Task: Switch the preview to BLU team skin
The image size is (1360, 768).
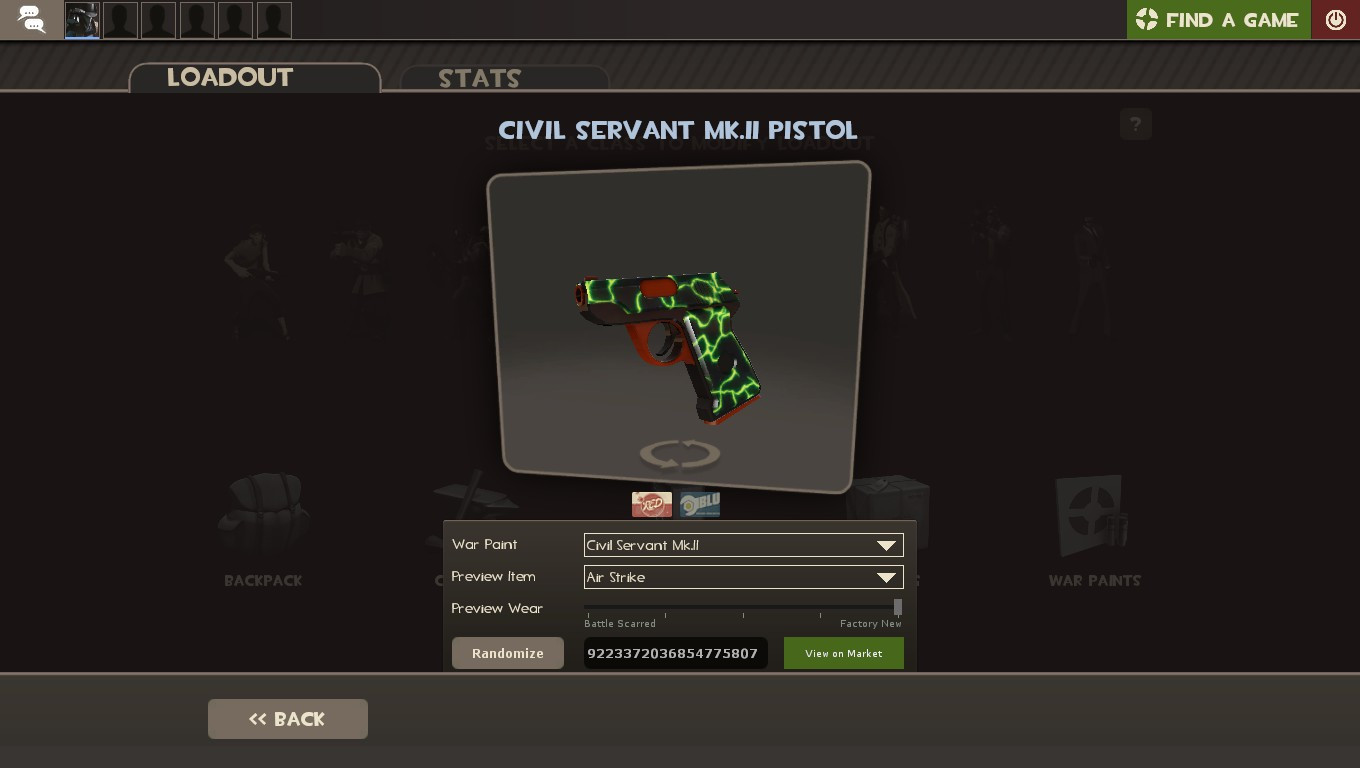Action: (699, 504)
